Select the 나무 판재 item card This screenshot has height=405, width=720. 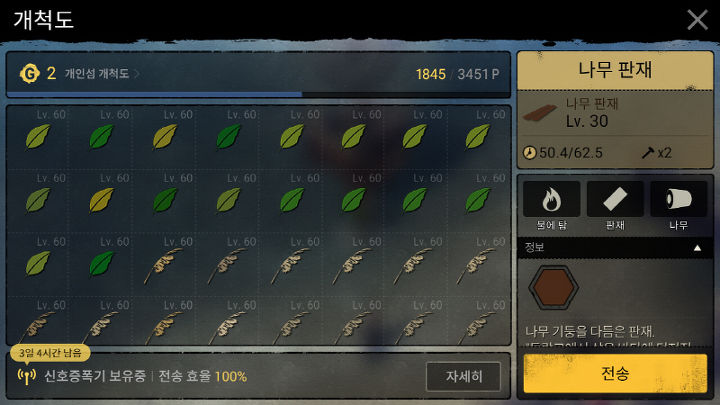tap(615, 113)
